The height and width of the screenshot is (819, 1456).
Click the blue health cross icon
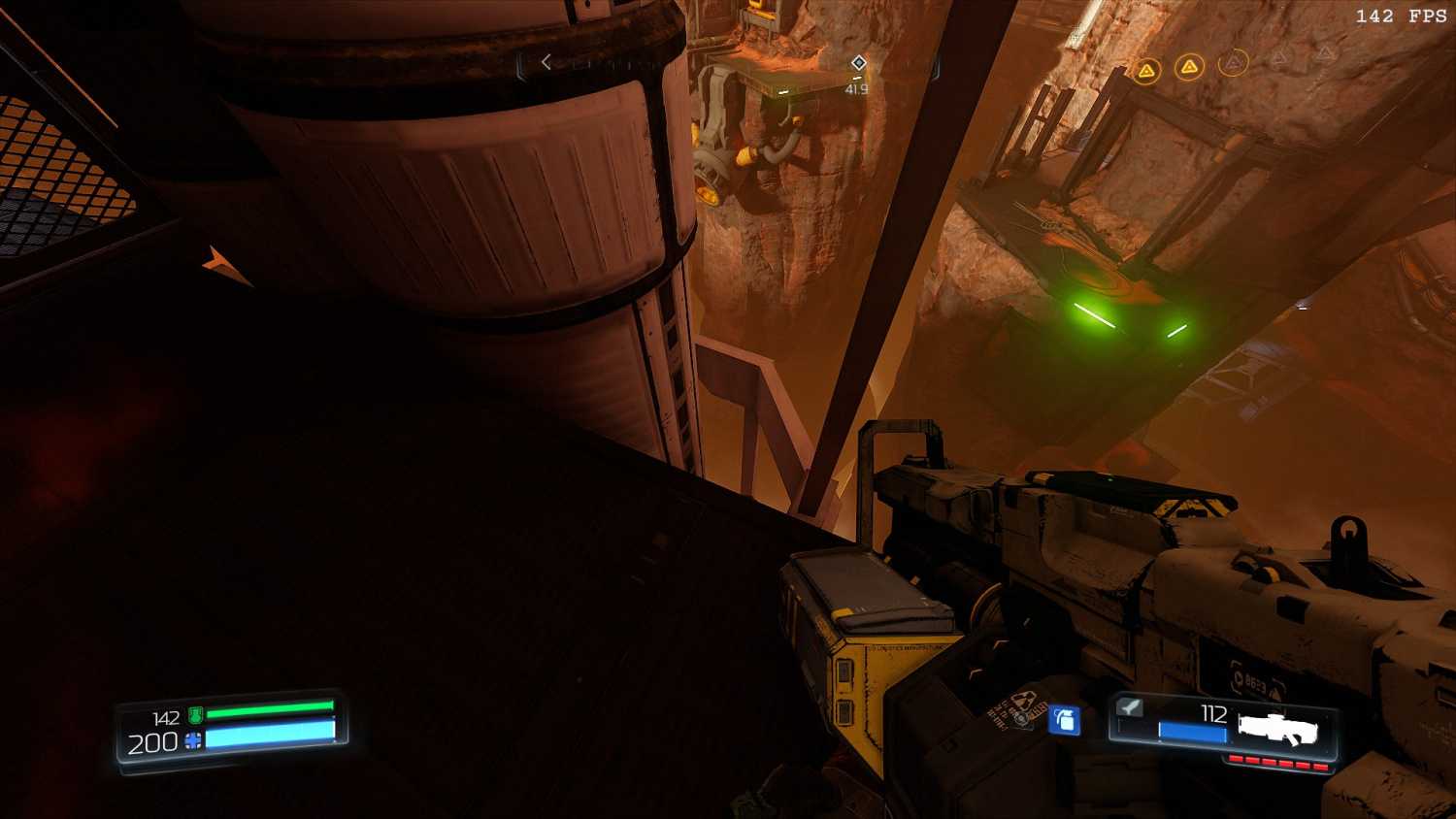(193, 742)
